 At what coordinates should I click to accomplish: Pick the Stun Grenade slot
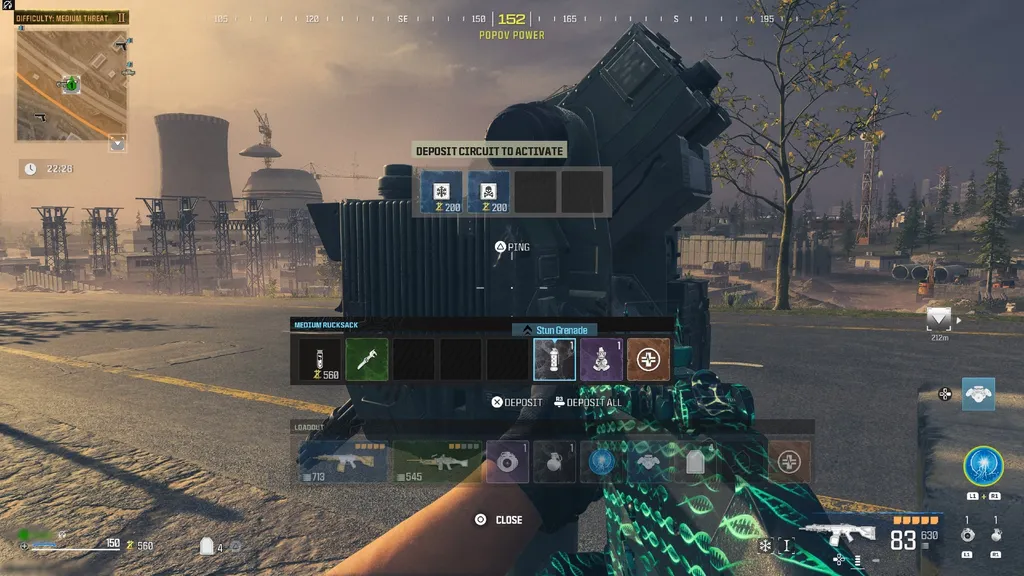(x=554, y=359)
